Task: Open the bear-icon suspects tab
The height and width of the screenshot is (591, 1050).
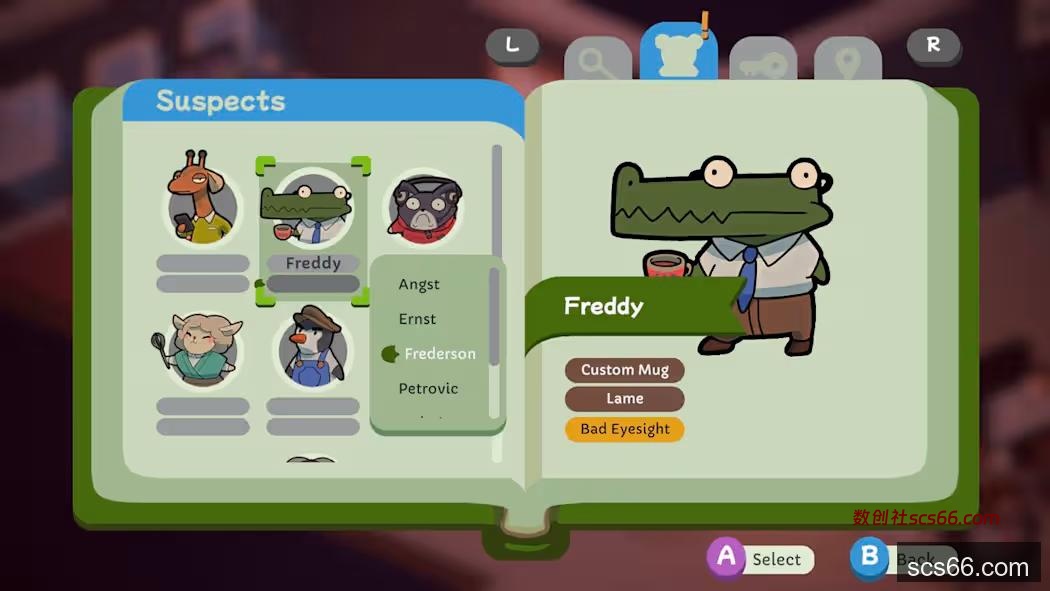Action: [679, 54]
